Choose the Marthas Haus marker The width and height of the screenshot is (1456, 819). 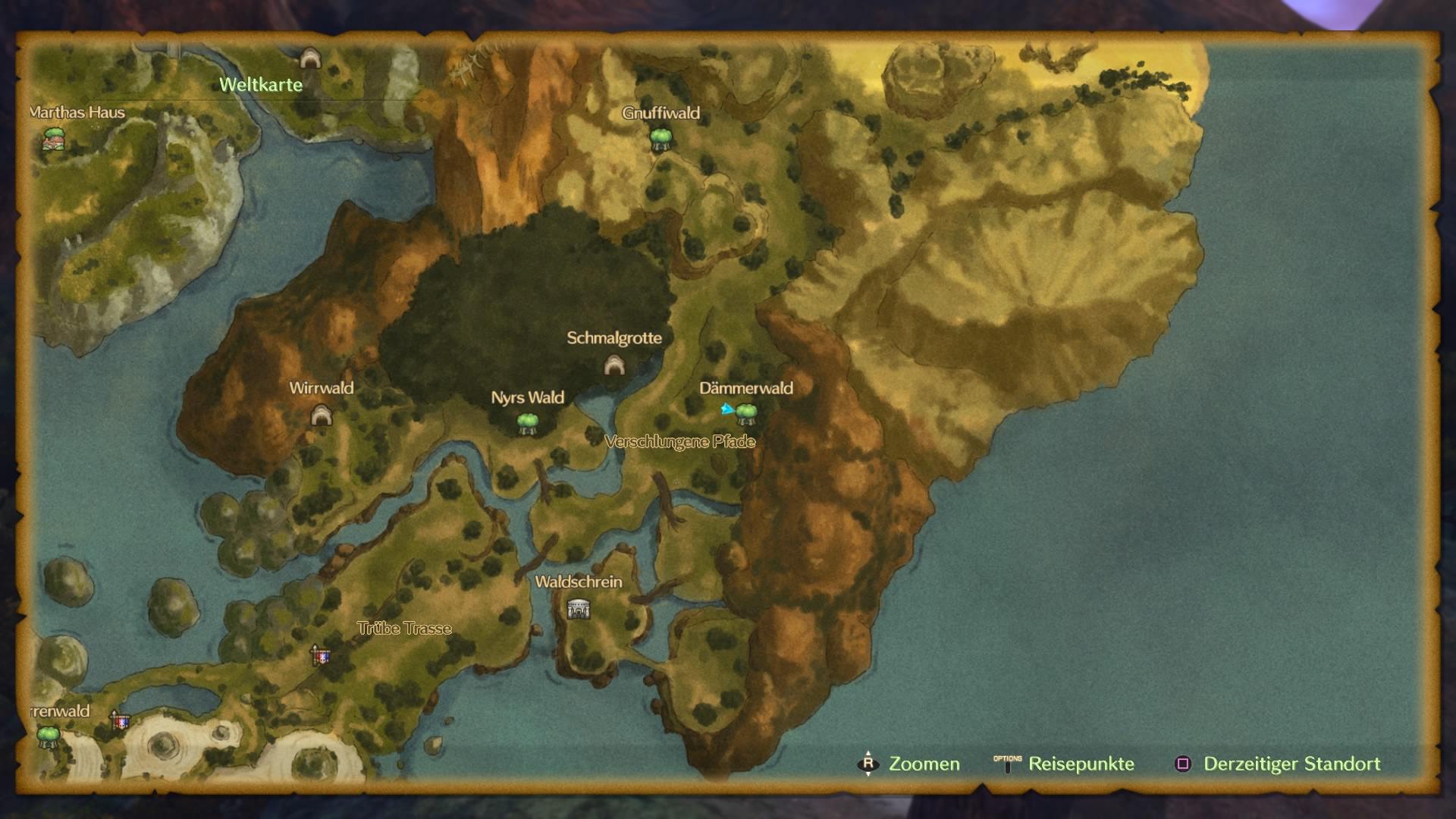click(x=53, y=139)
